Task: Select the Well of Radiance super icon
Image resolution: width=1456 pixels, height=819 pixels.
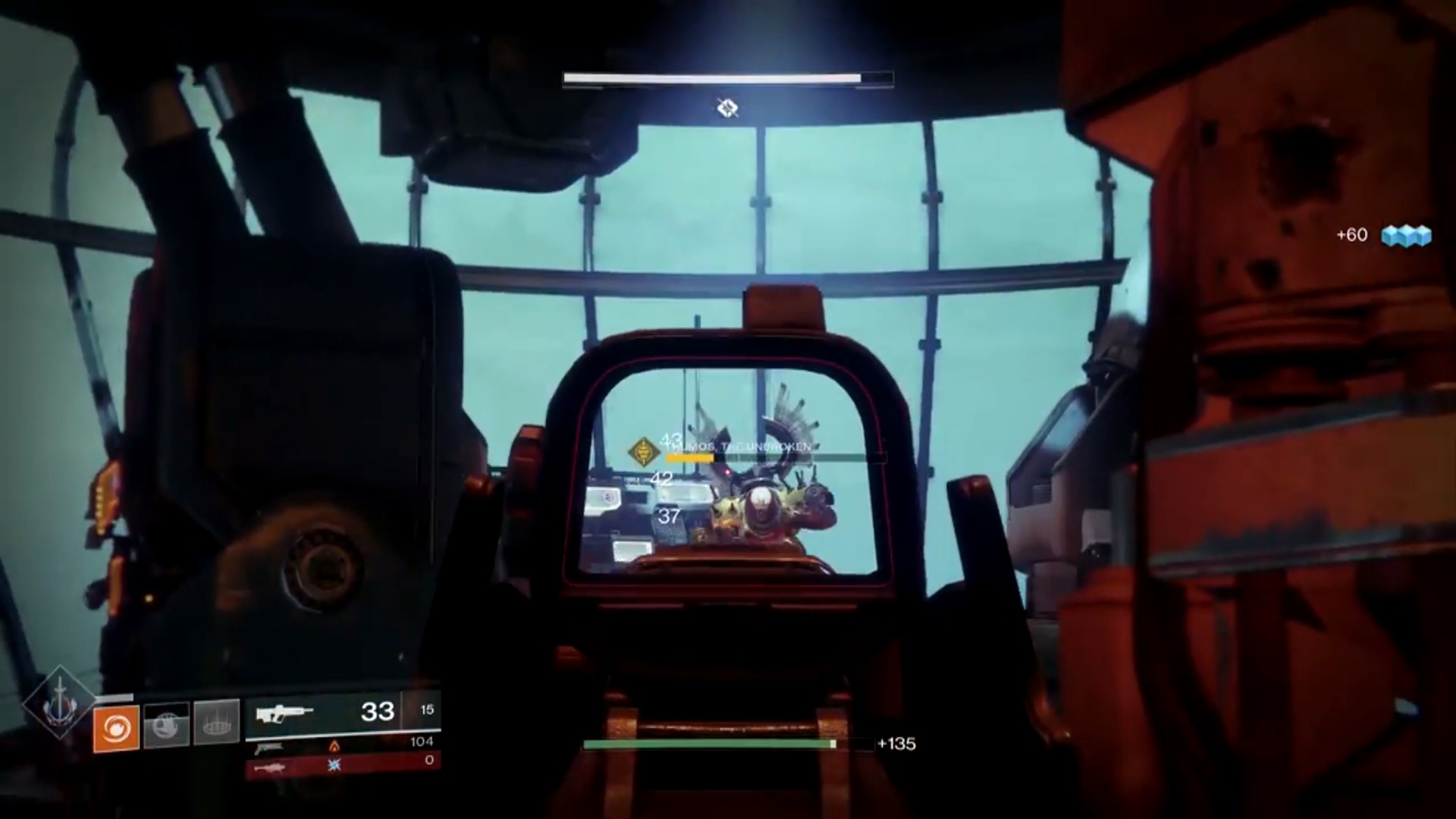Action: click(x=215, y=724)
